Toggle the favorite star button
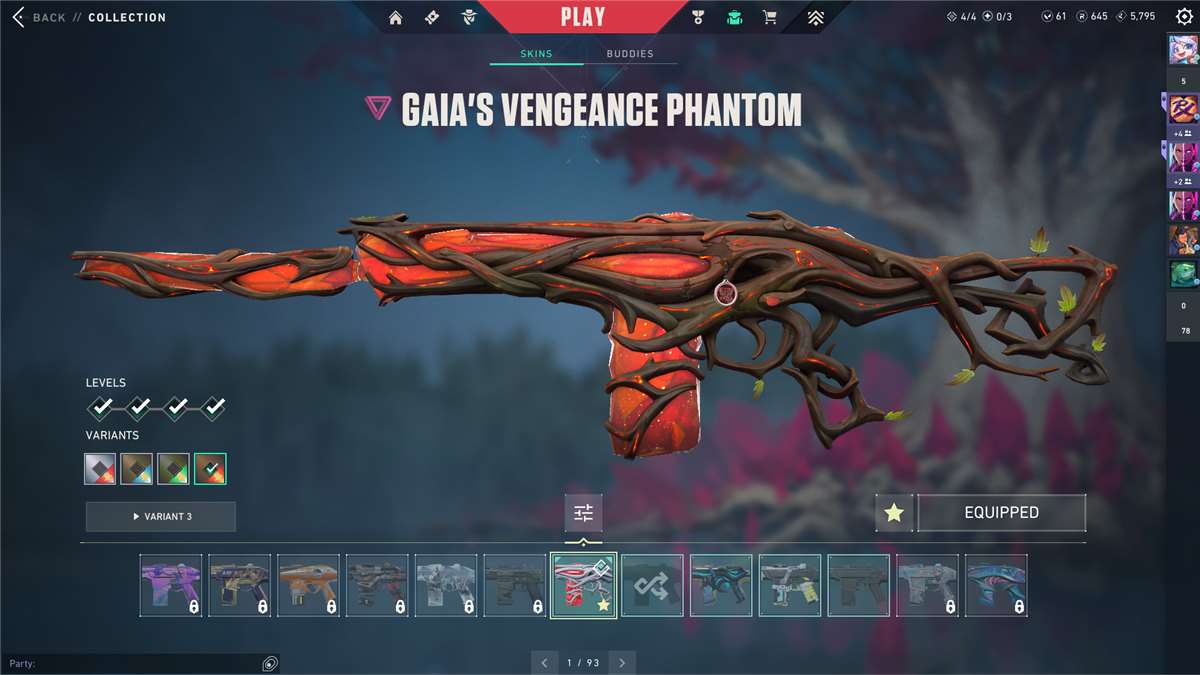 tap(894, 513)
